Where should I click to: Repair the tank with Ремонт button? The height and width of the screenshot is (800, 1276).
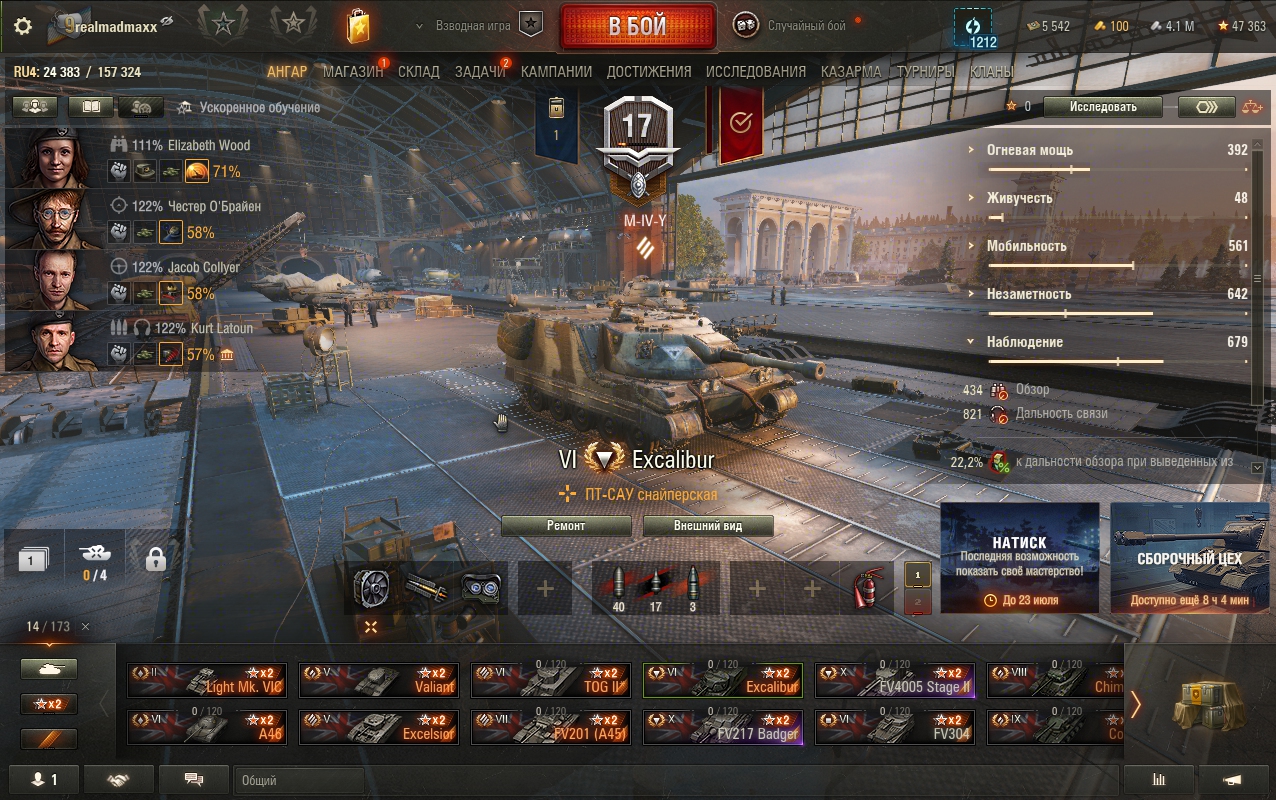[x=566, y=526]
